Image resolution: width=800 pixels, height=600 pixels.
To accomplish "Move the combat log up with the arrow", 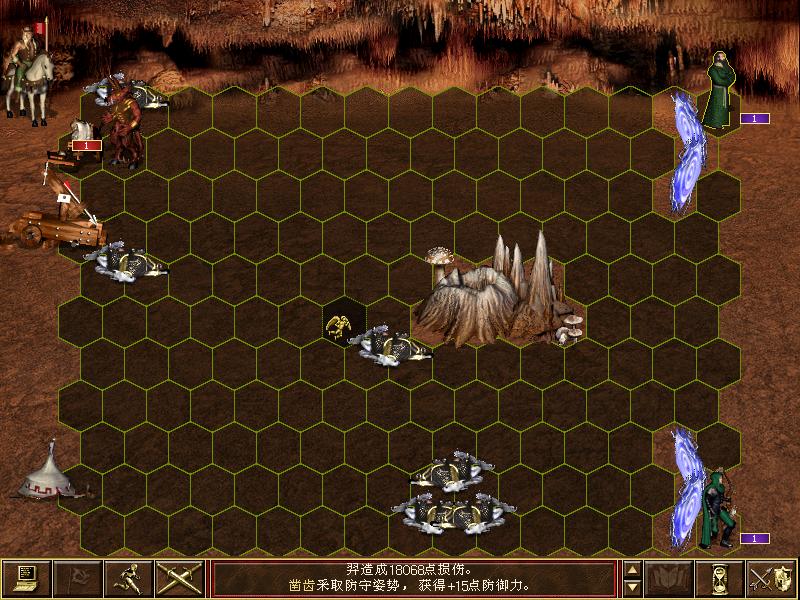I will (632, 569).
